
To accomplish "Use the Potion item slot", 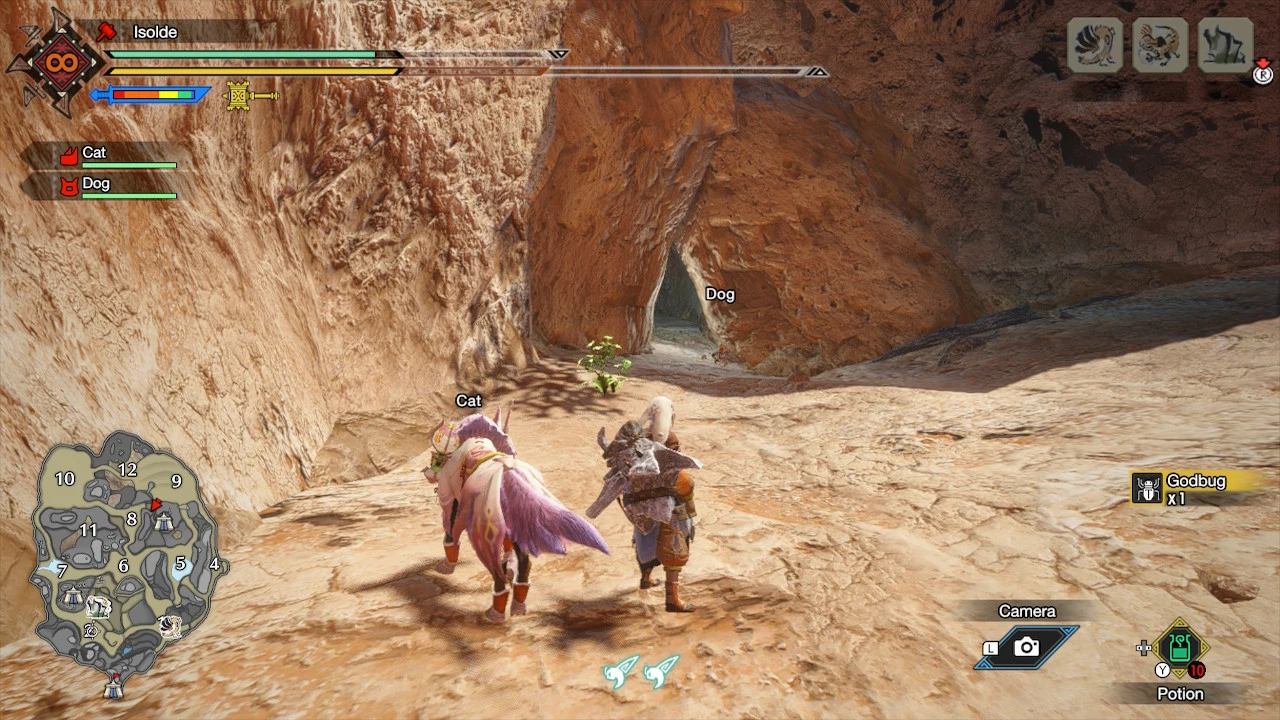I will [x=1180, y=648].
